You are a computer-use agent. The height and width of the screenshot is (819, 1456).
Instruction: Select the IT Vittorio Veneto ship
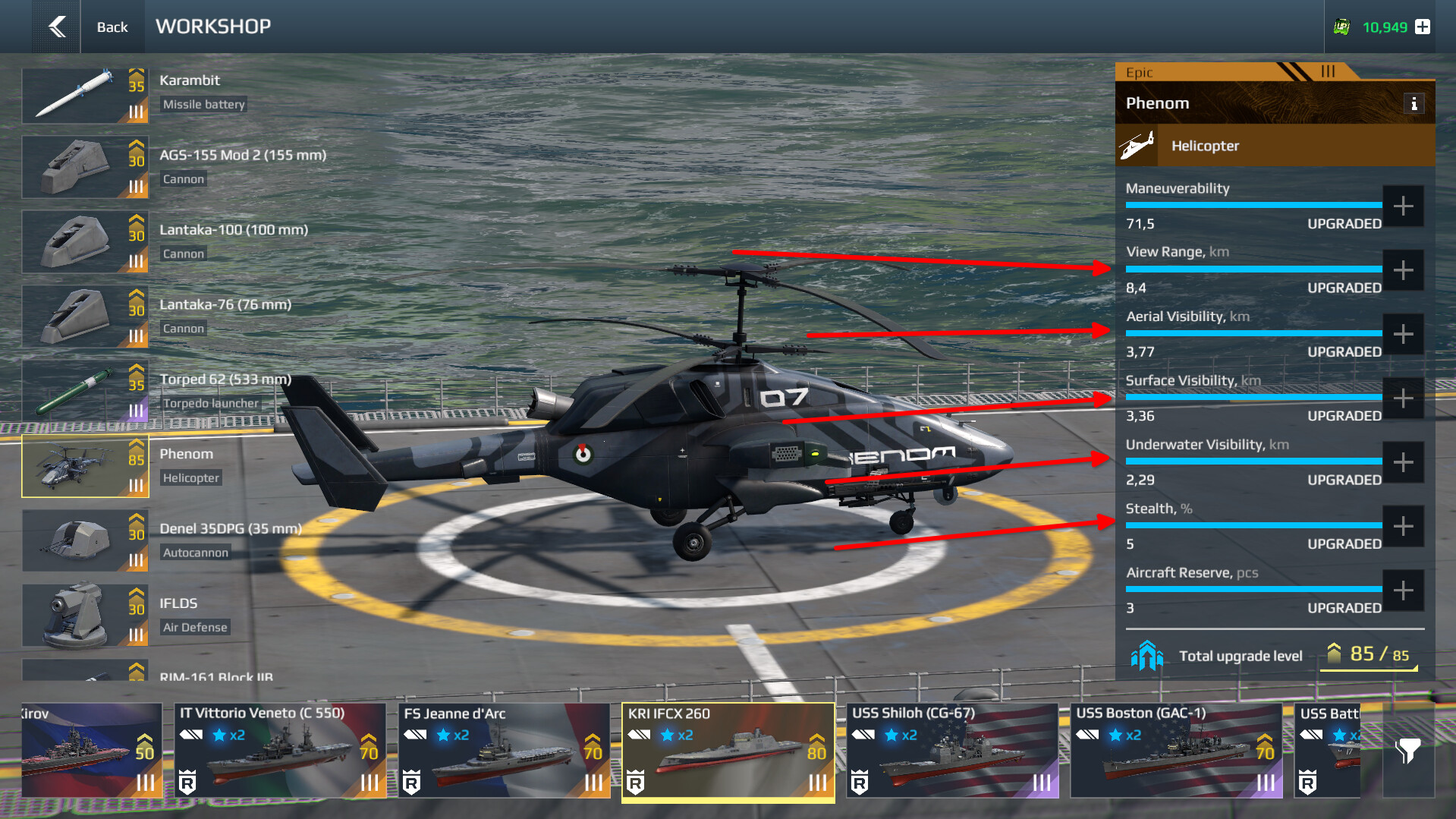[x=280, y=750]
